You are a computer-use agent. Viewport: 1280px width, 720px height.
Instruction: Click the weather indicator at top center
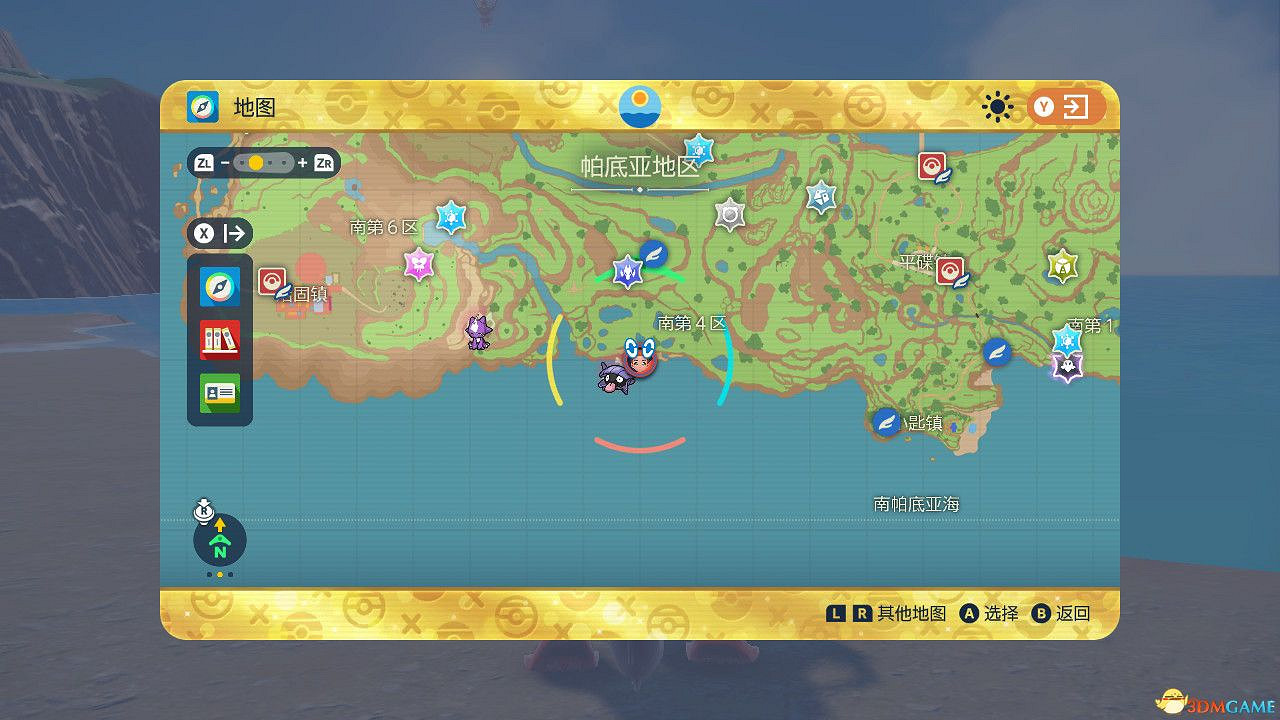click(638, 106)
